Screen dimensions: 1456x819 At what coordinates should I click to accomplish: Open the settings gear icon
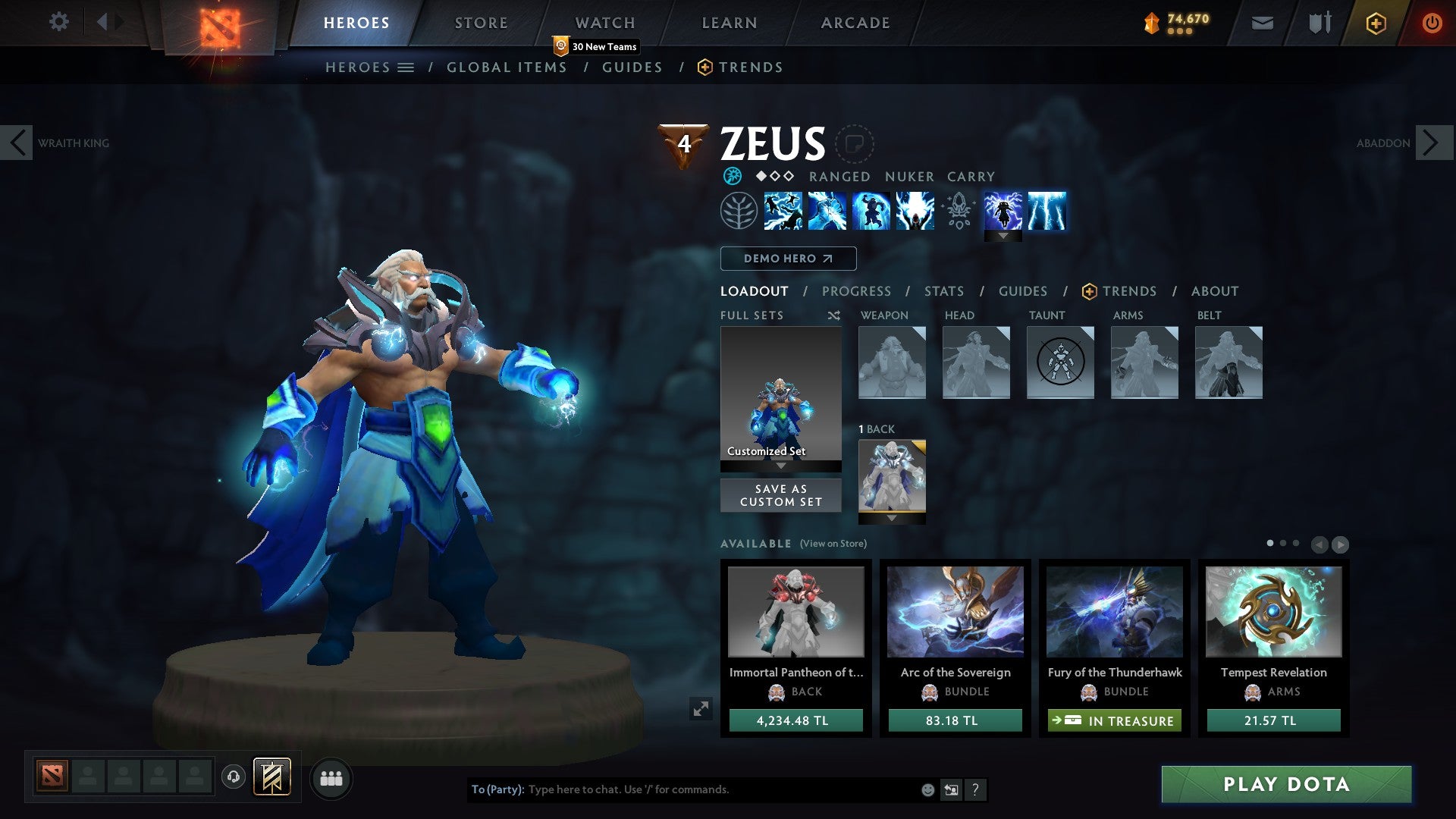59,22
